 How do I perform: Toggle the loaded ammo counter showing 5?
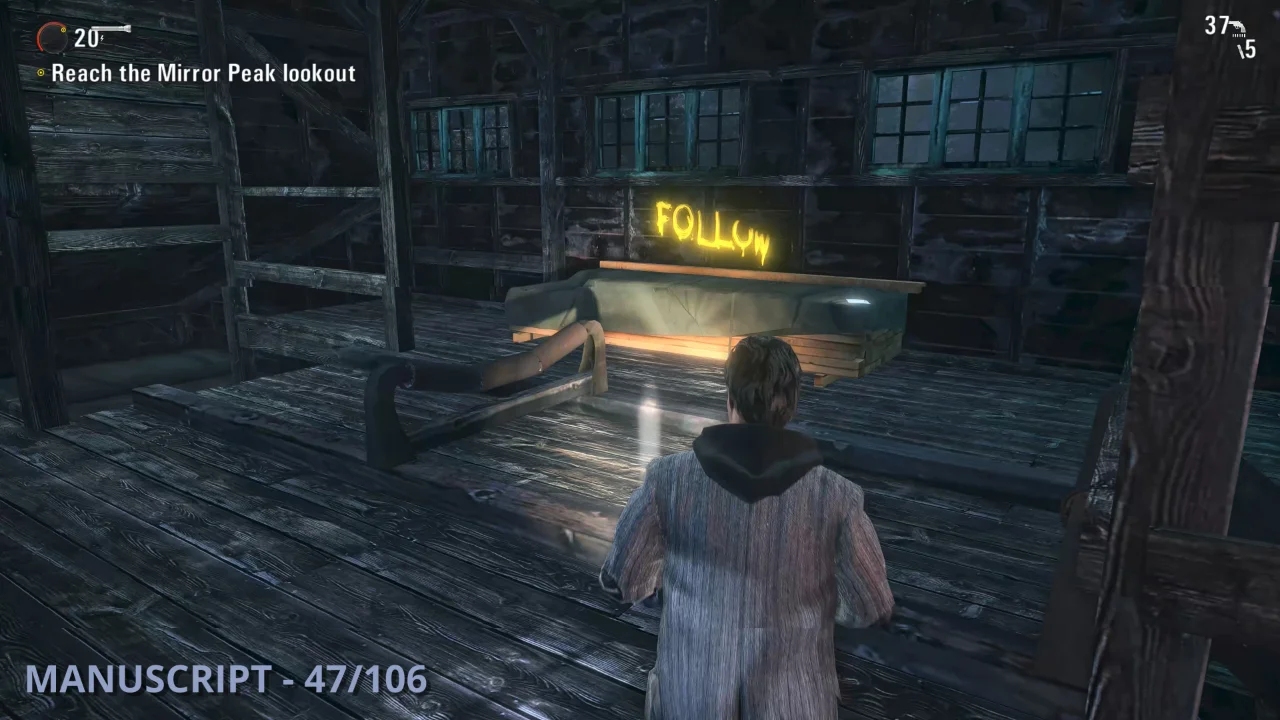[x=1249, y=49]
